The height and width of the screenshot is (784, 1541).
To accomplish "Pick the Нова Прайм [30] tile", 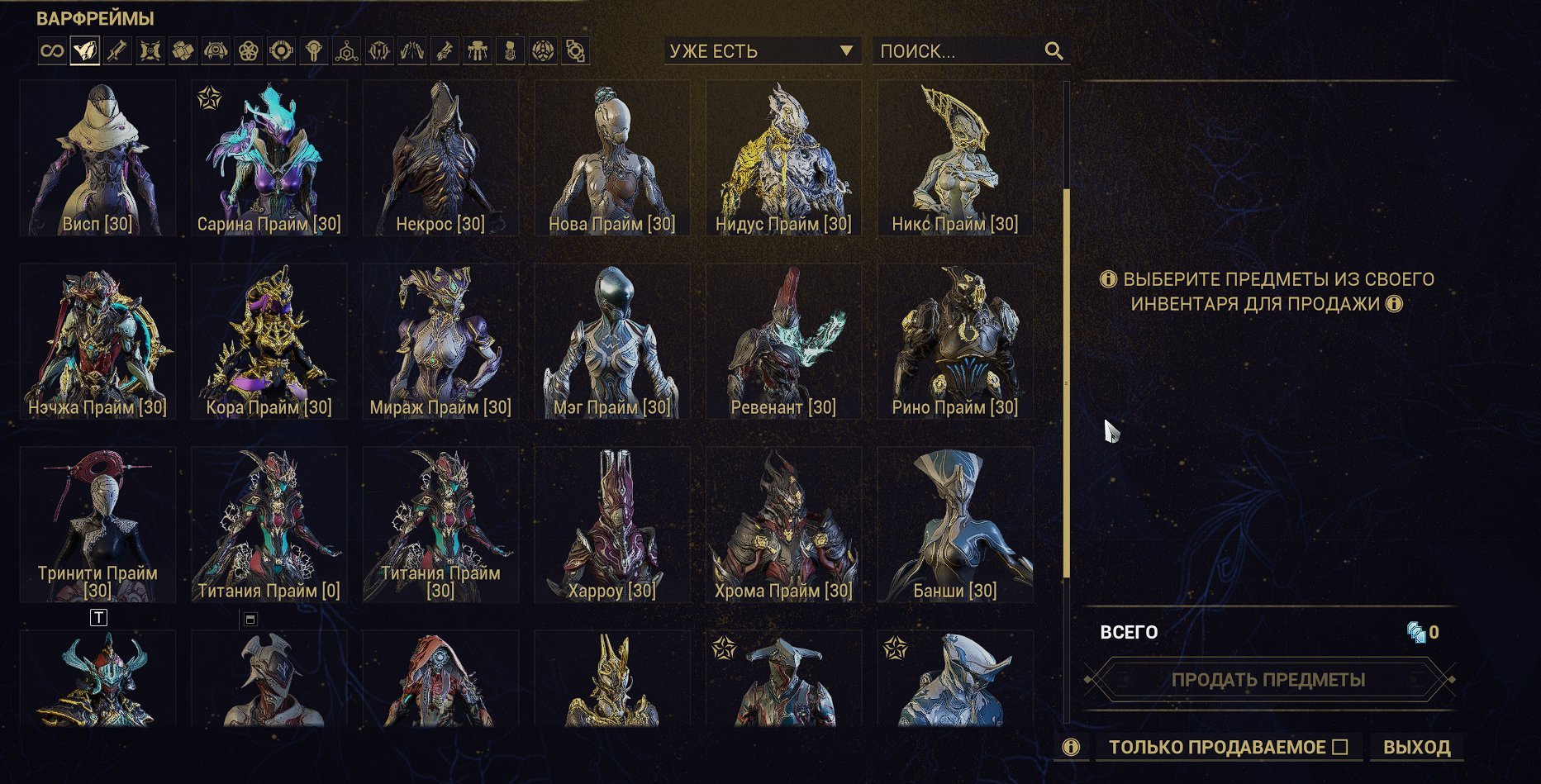I will tap(611, 158).
